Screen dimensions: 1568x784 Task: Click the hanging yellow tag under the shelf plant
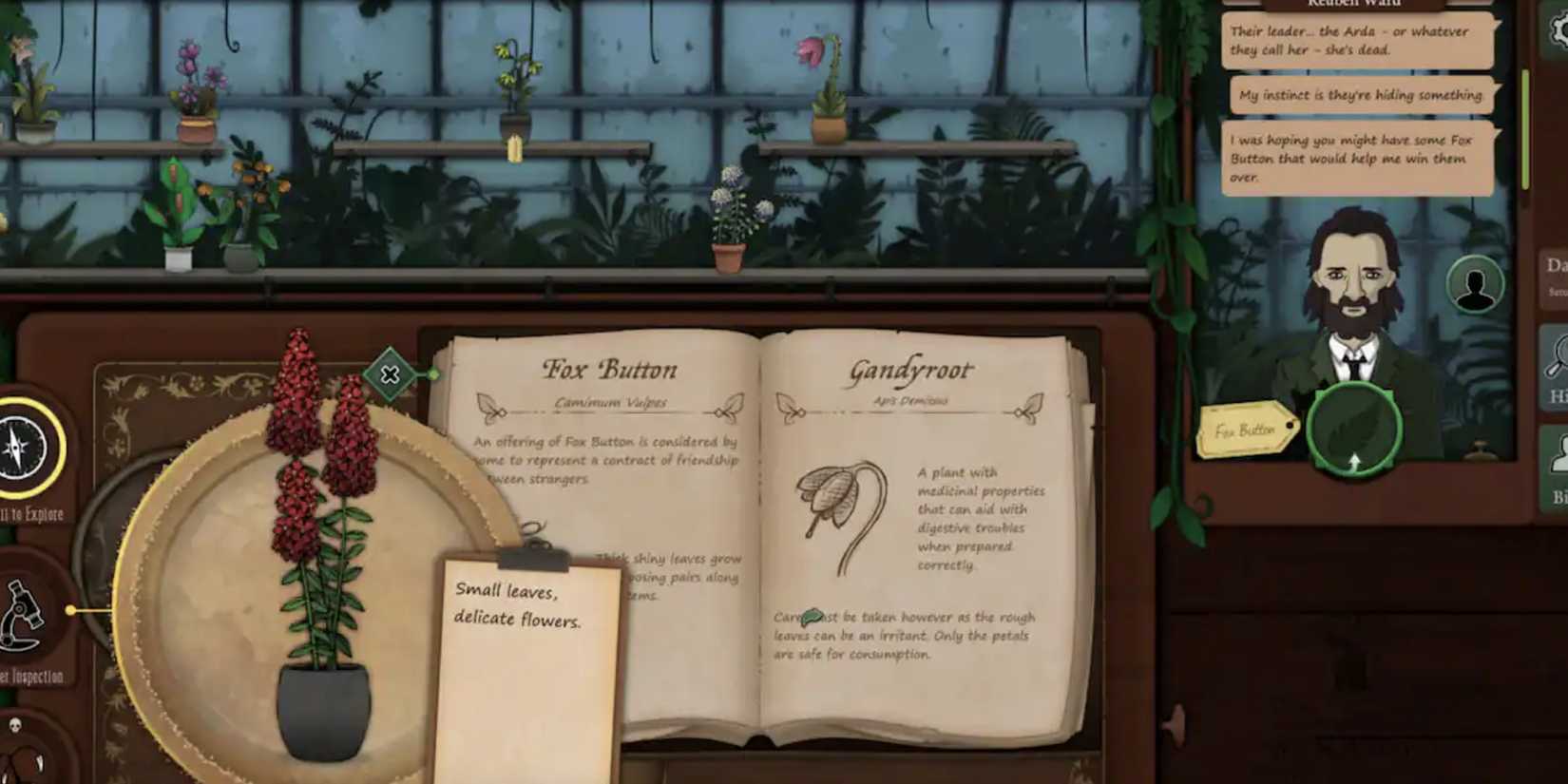click(x=514, y=147)
